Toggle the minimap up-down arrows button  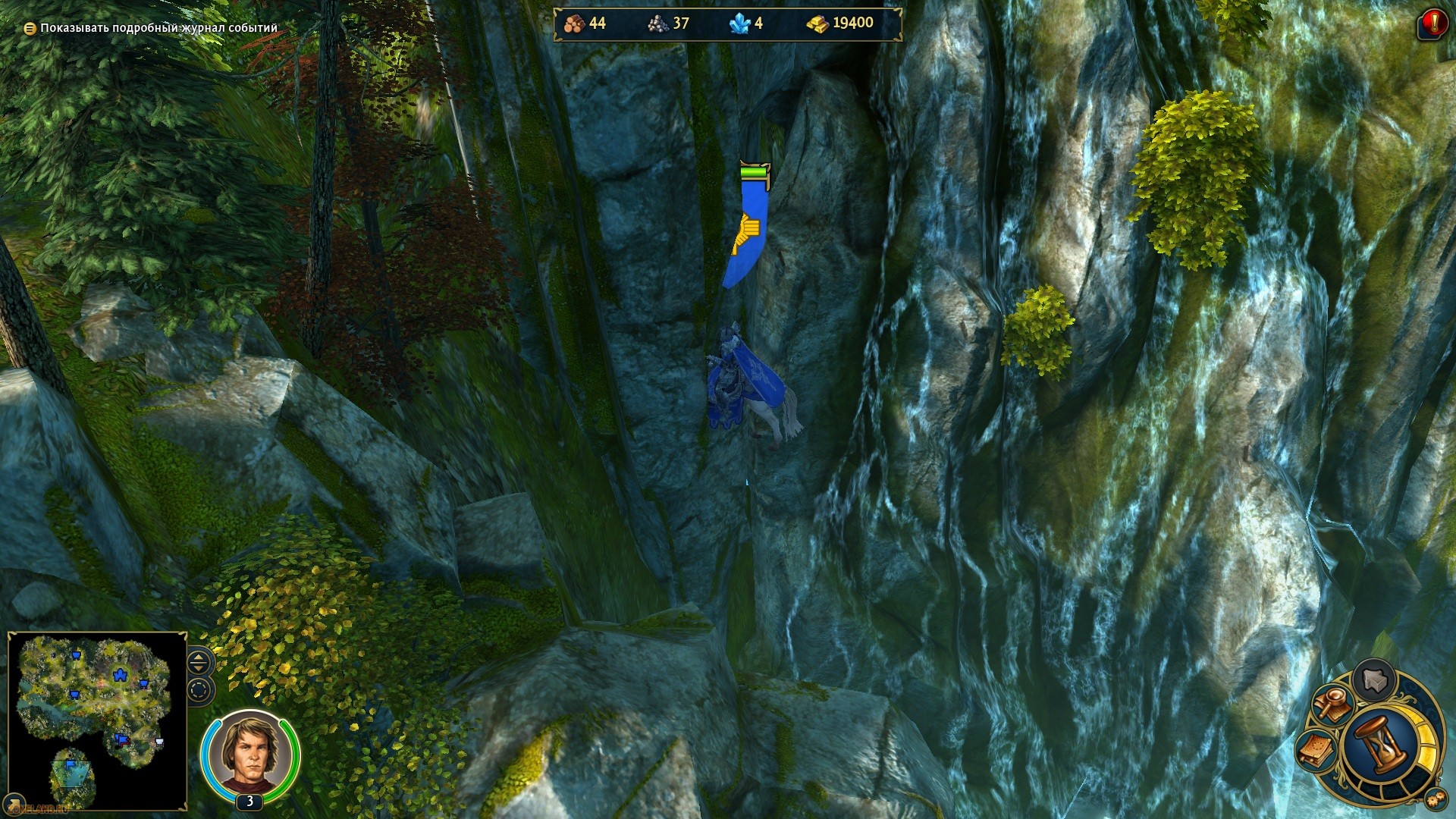[x=199, y=662]
